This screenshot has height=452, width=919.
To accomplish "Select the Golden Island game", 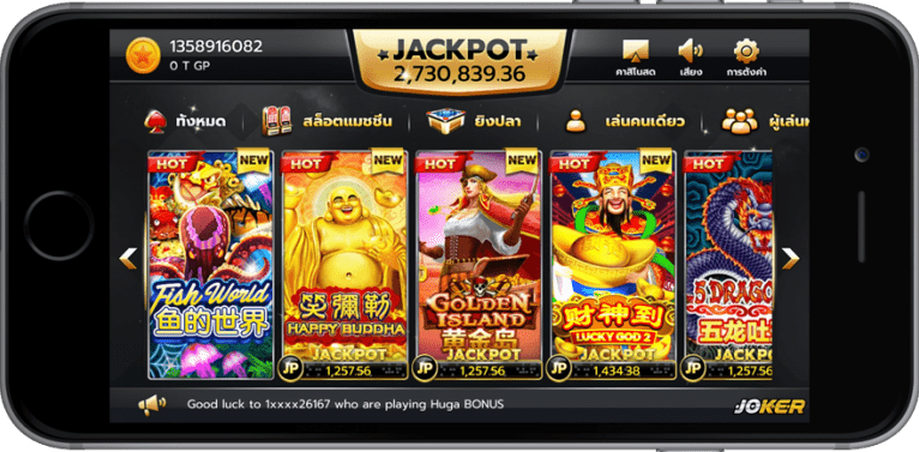I will click(477, 265).
